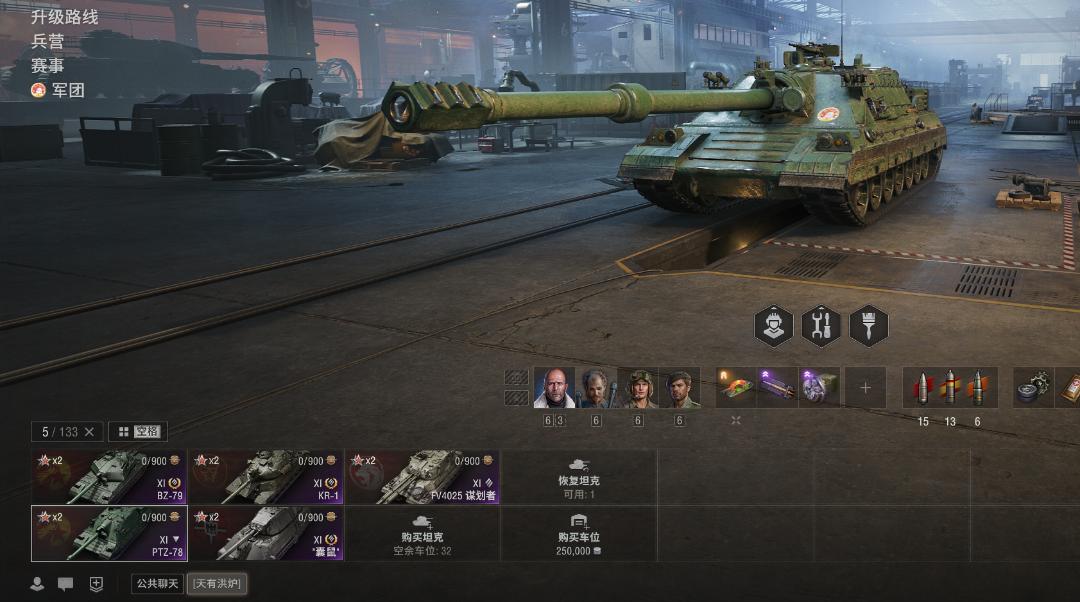Screen dimensions: 1080x602
Task: Pick the PTZ-78 tank card
Action: 109,533
